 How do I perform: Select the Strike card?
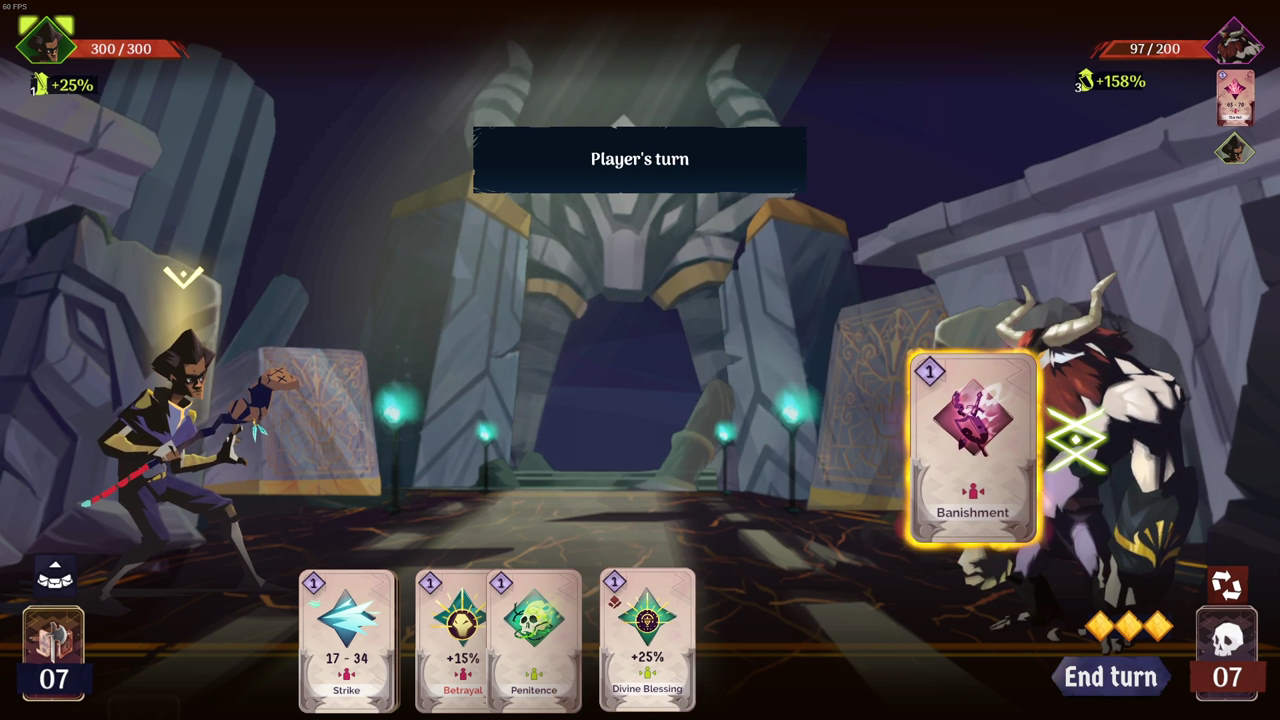click(347, 640)
